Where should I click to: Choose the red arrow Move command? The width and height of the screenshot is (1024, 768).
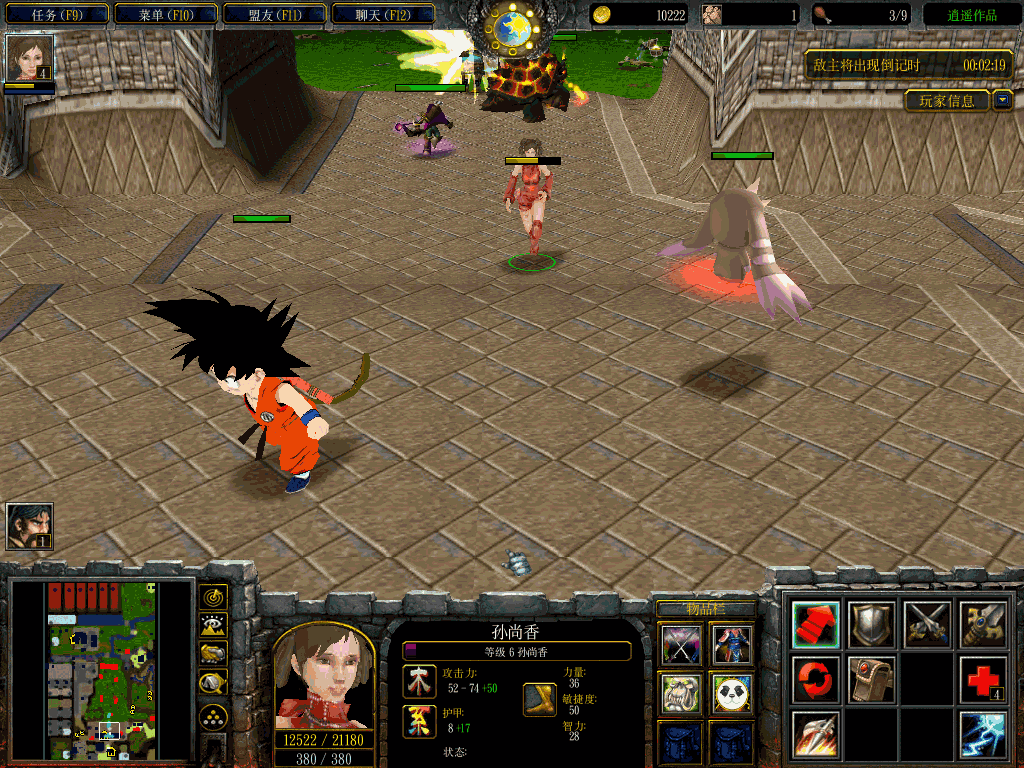coord(816,624)
